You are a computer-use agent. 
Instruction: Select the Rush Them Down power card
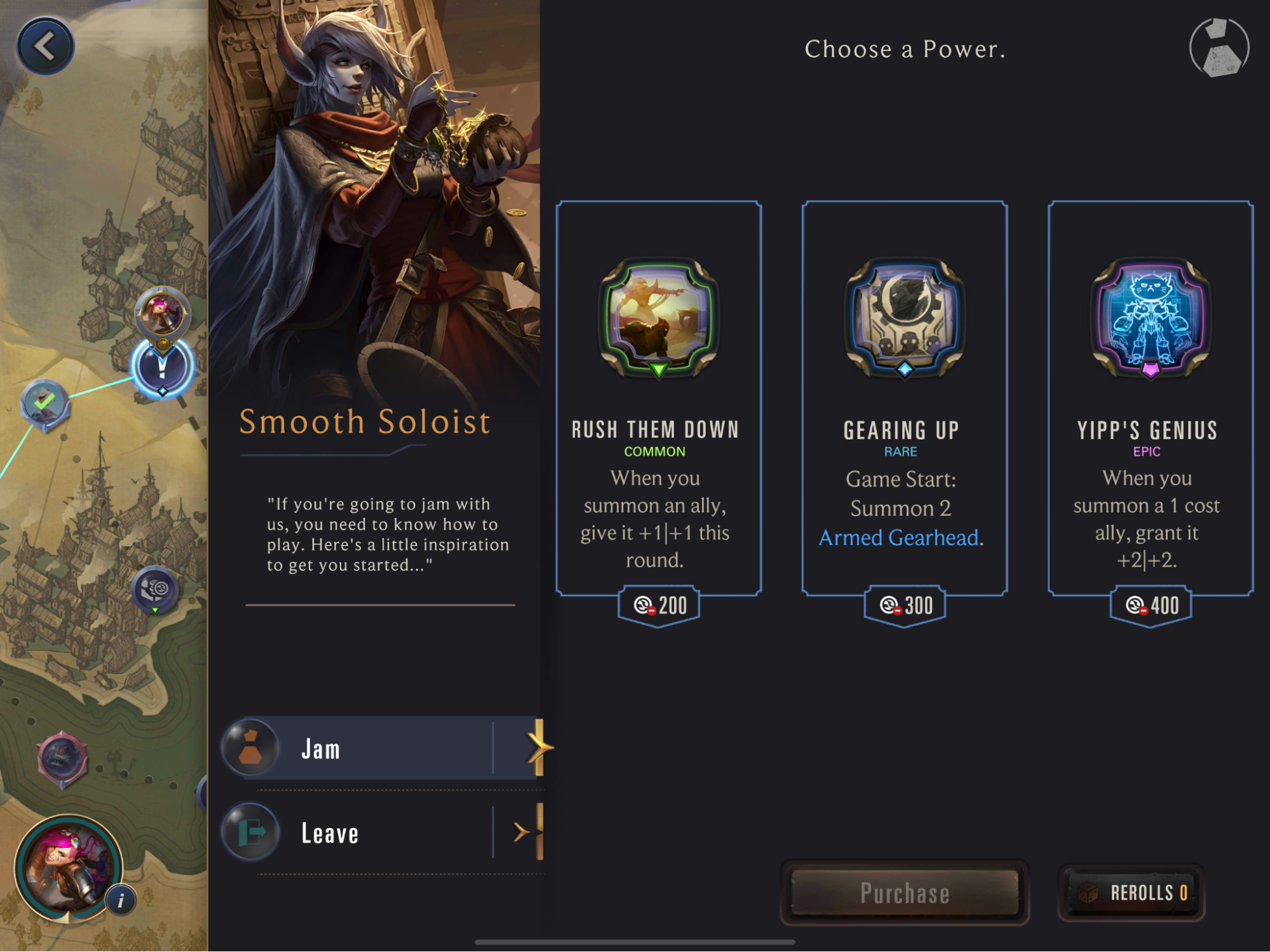(x=659, y=399)
